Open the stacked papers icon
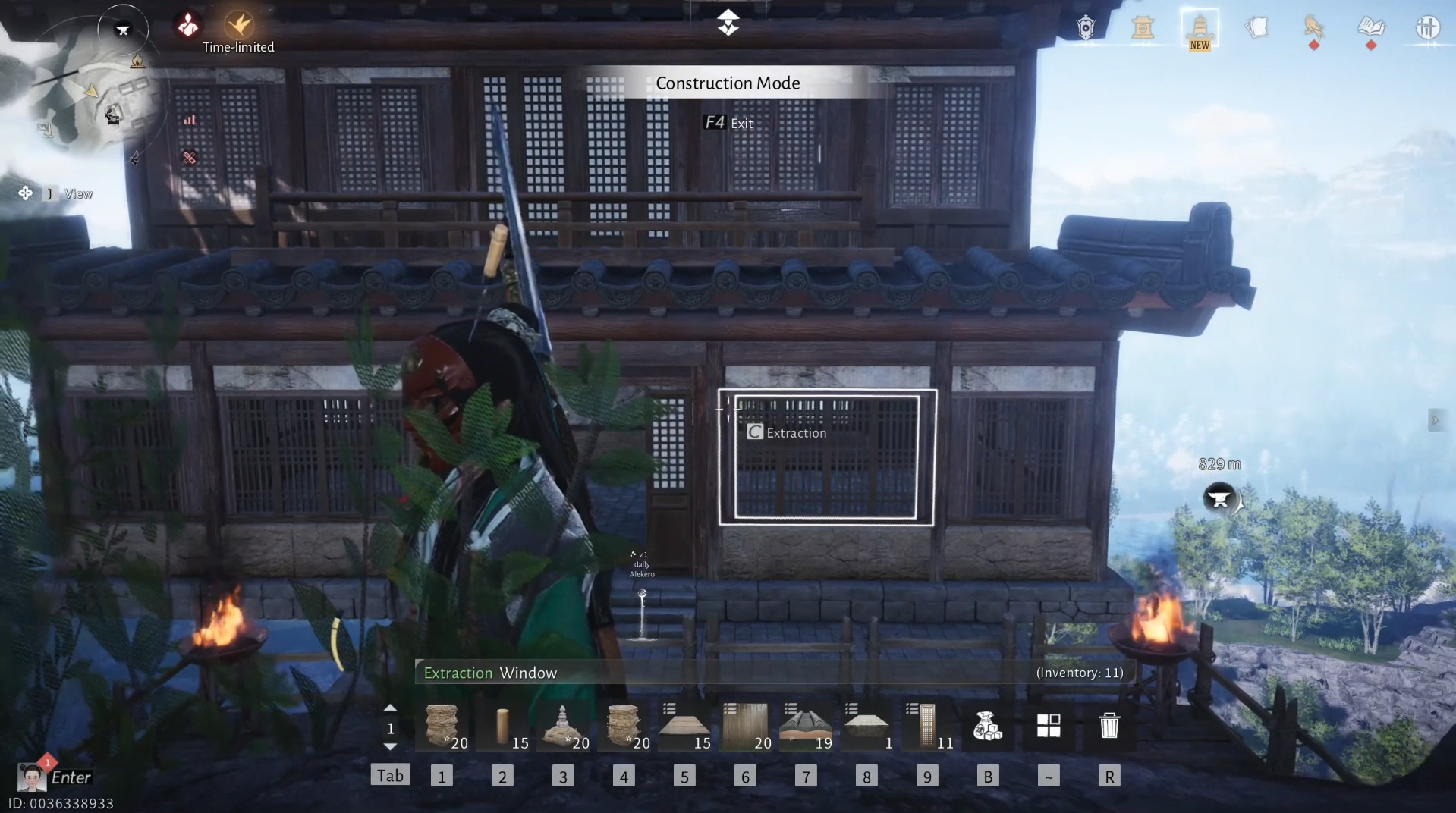 [x=1256, y=28]
